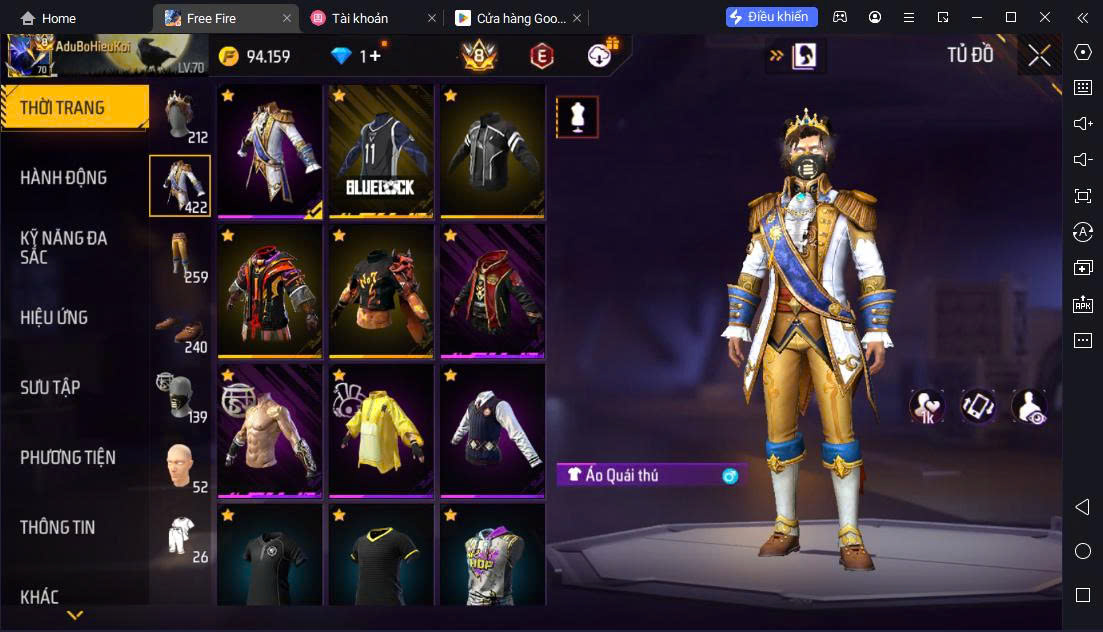Open the Hiệu Ứng section

54,318
